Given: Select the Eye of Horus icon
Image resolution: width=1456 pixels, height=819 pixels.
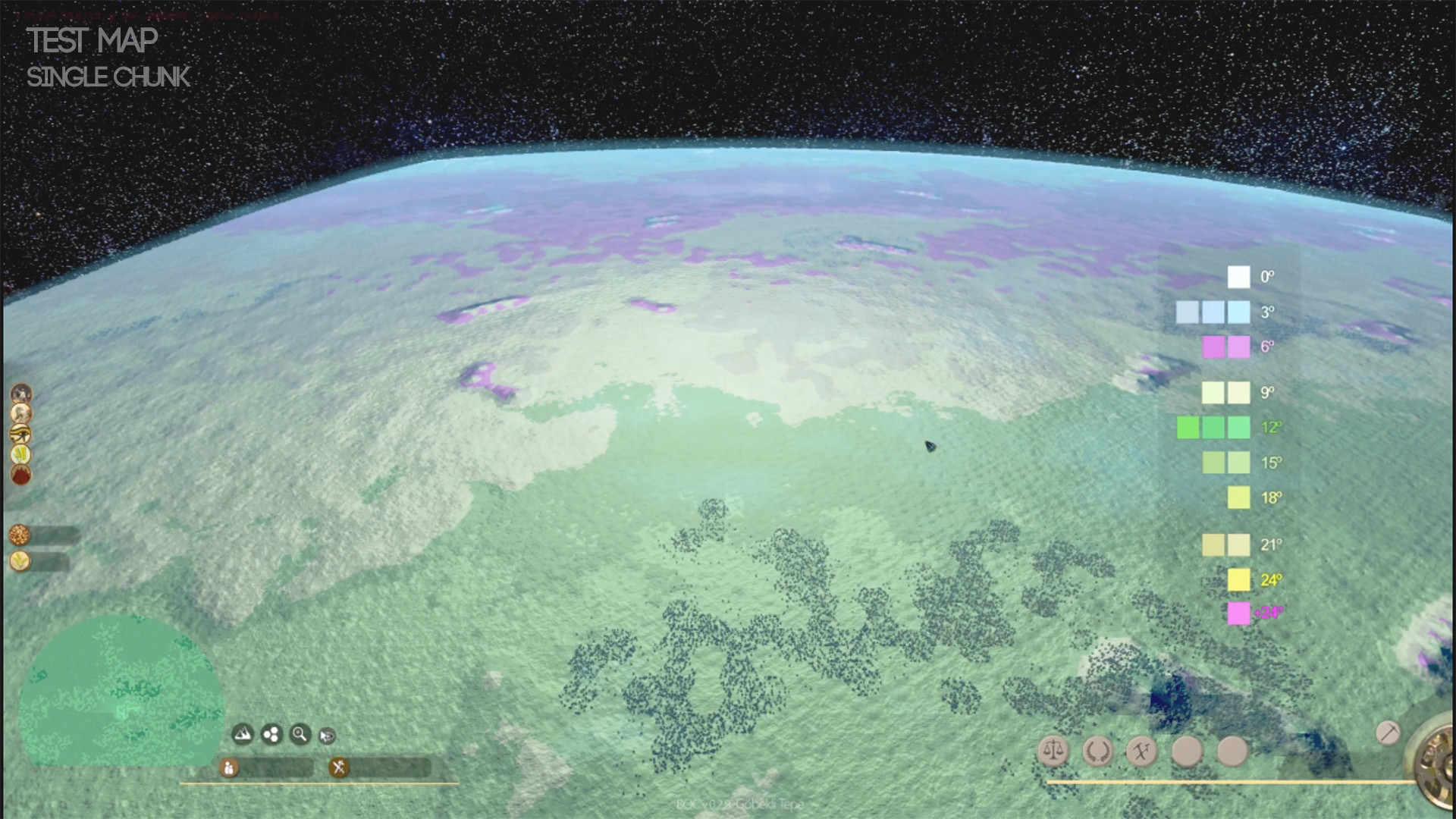Looking at the screenshot, I should click(x=20, y=433).
